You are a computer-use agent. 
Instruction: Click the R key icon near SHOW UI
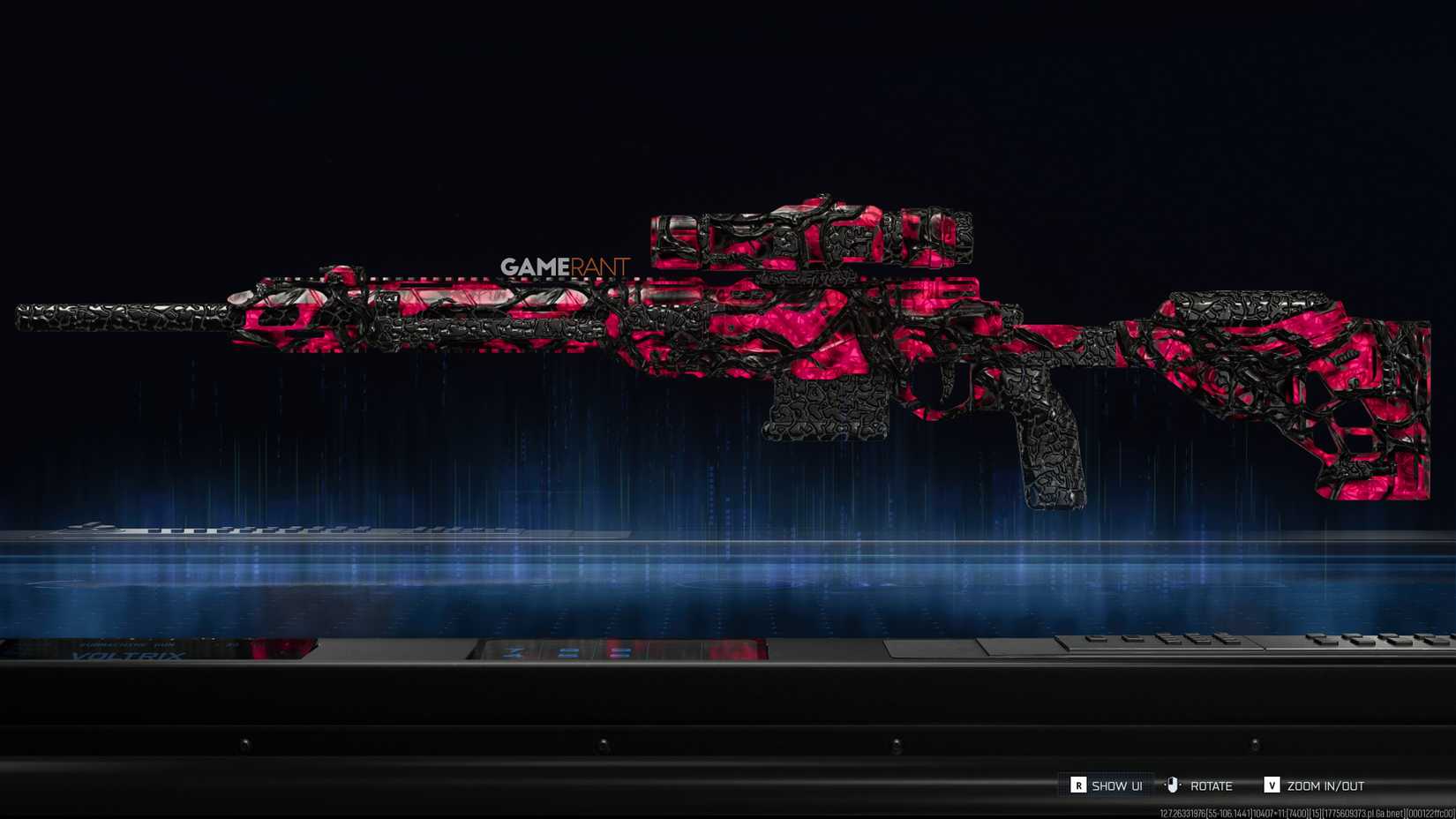tap(1079, 785)
